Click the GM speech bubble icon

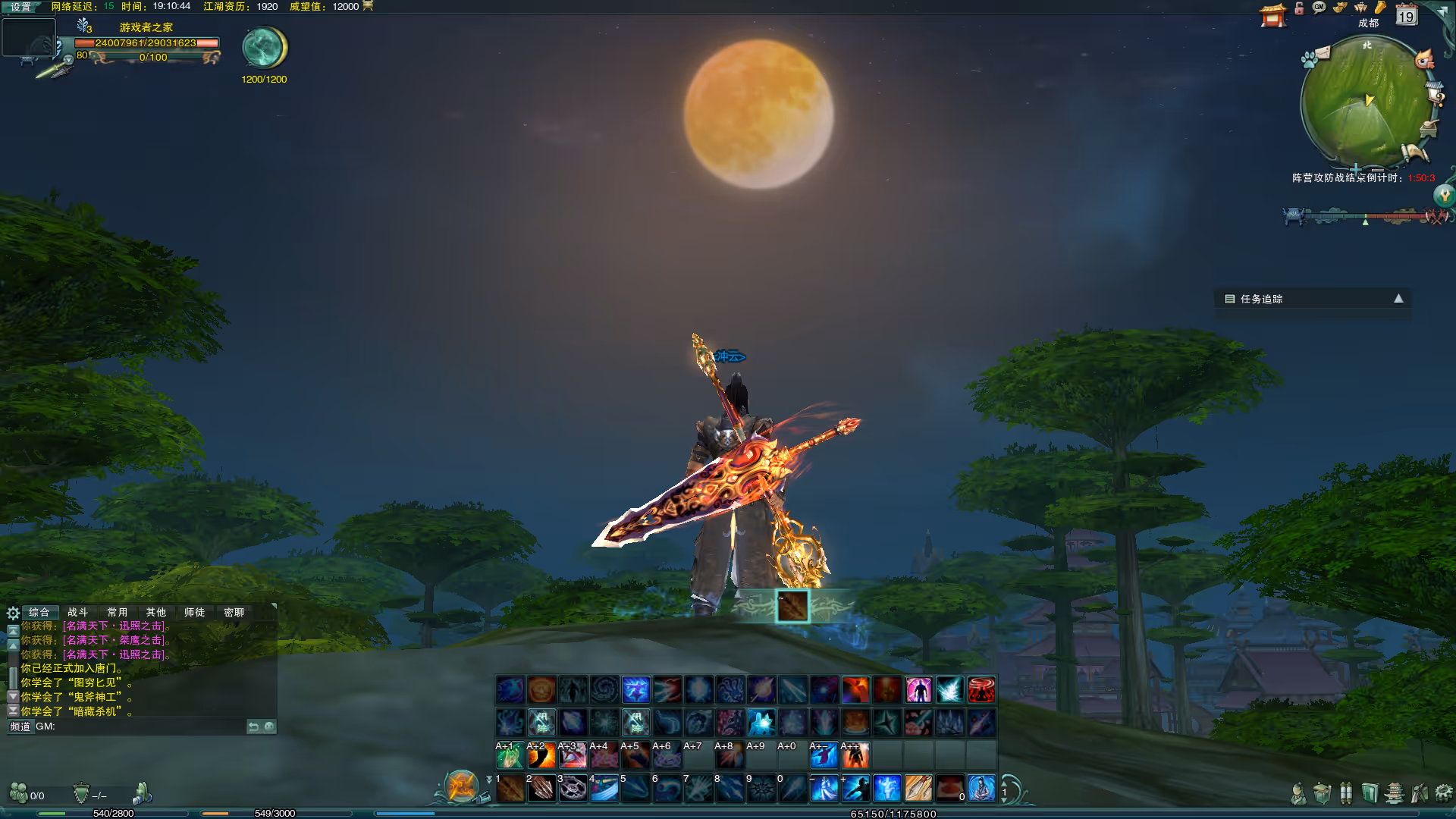pos(1319,8)
